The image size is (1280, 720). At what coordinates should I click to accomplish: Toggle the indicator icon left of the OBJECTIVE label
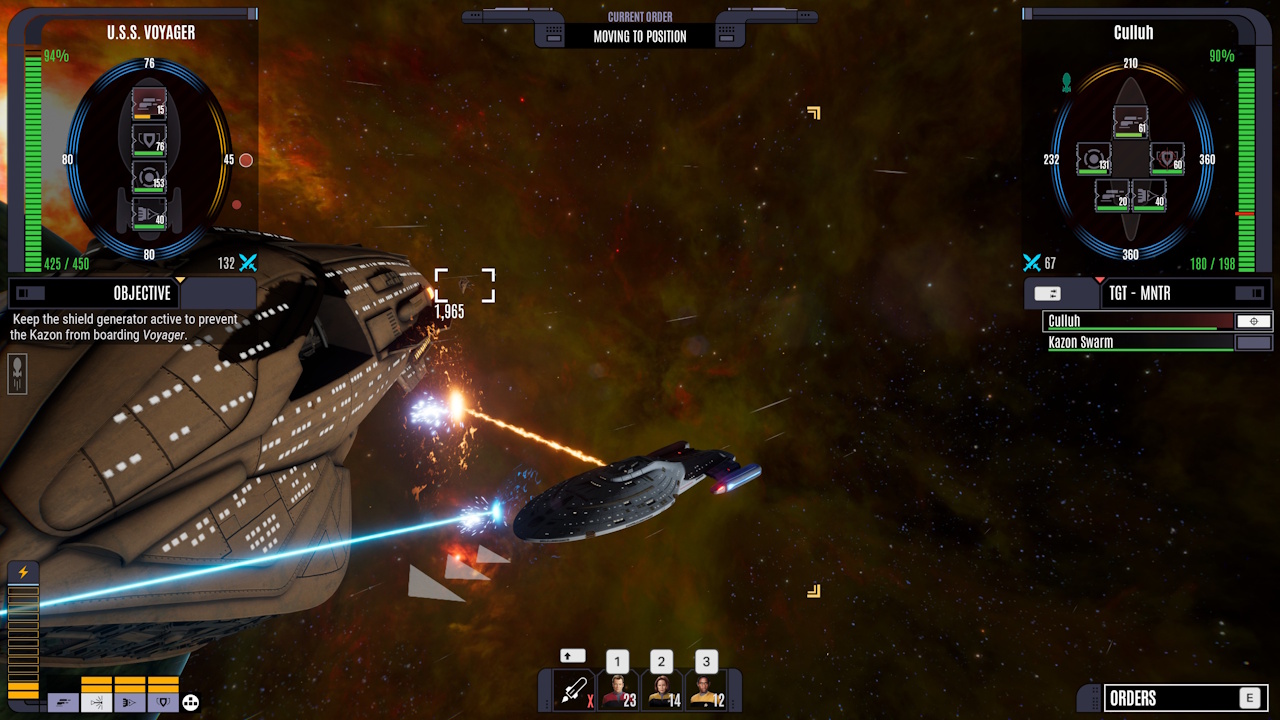coord(28,293)
